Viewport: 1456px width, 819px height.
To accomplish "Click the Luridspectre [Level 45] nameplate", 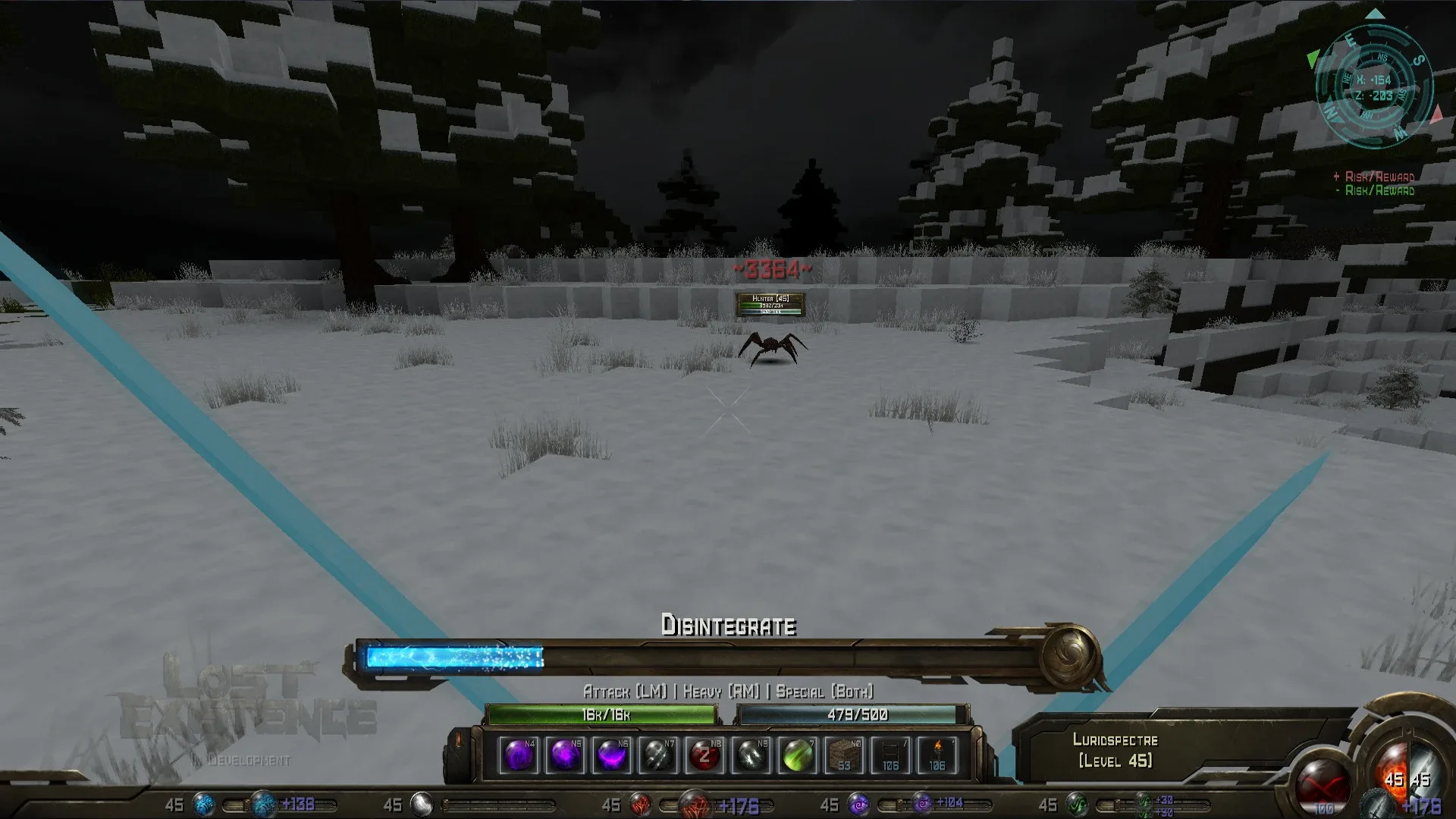I will click(x=1115, y=751).
